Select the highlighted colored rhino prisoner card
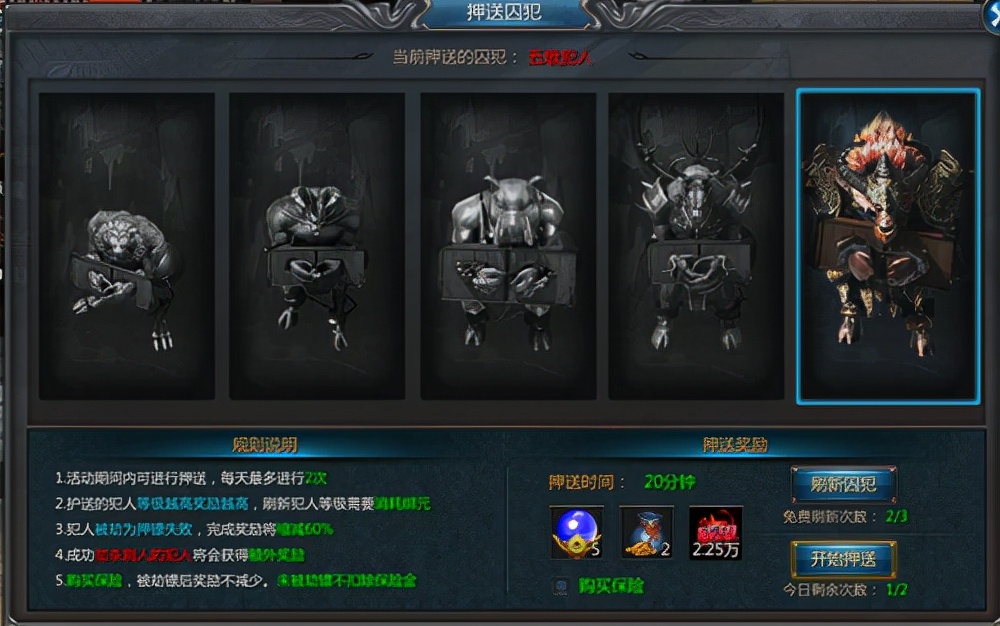The image size is (1000, 626). tap(888, 246)
